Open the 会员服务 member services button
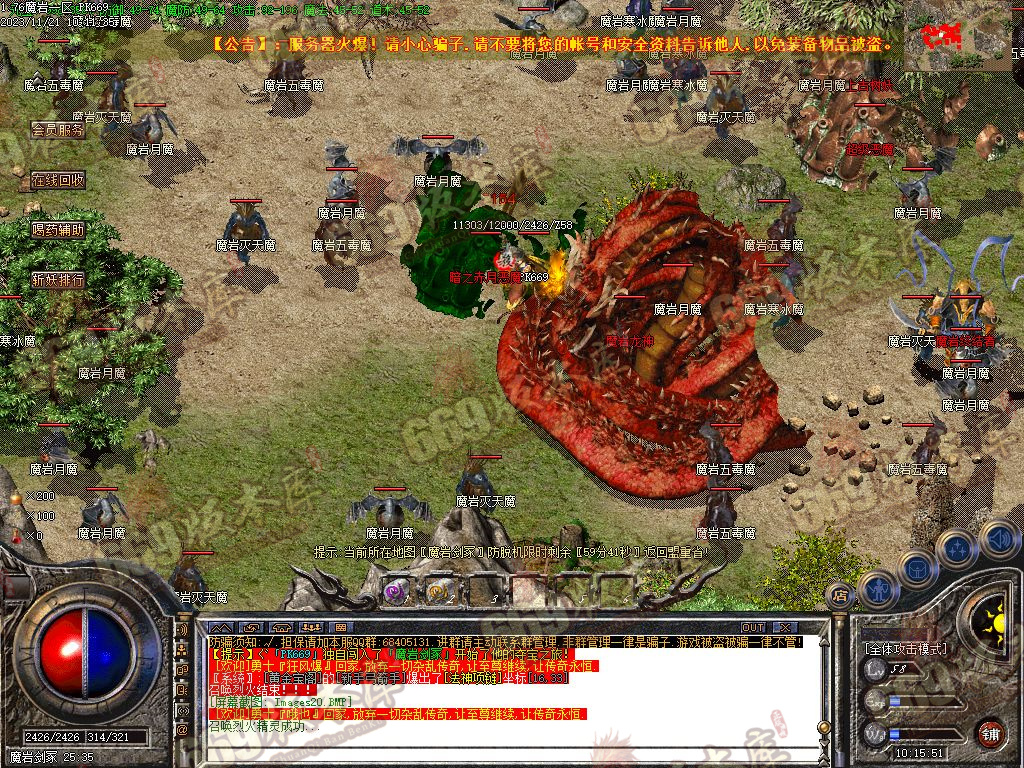This screenshot has height=768, width=1024. pyautogui.click(x=57, y=130)
